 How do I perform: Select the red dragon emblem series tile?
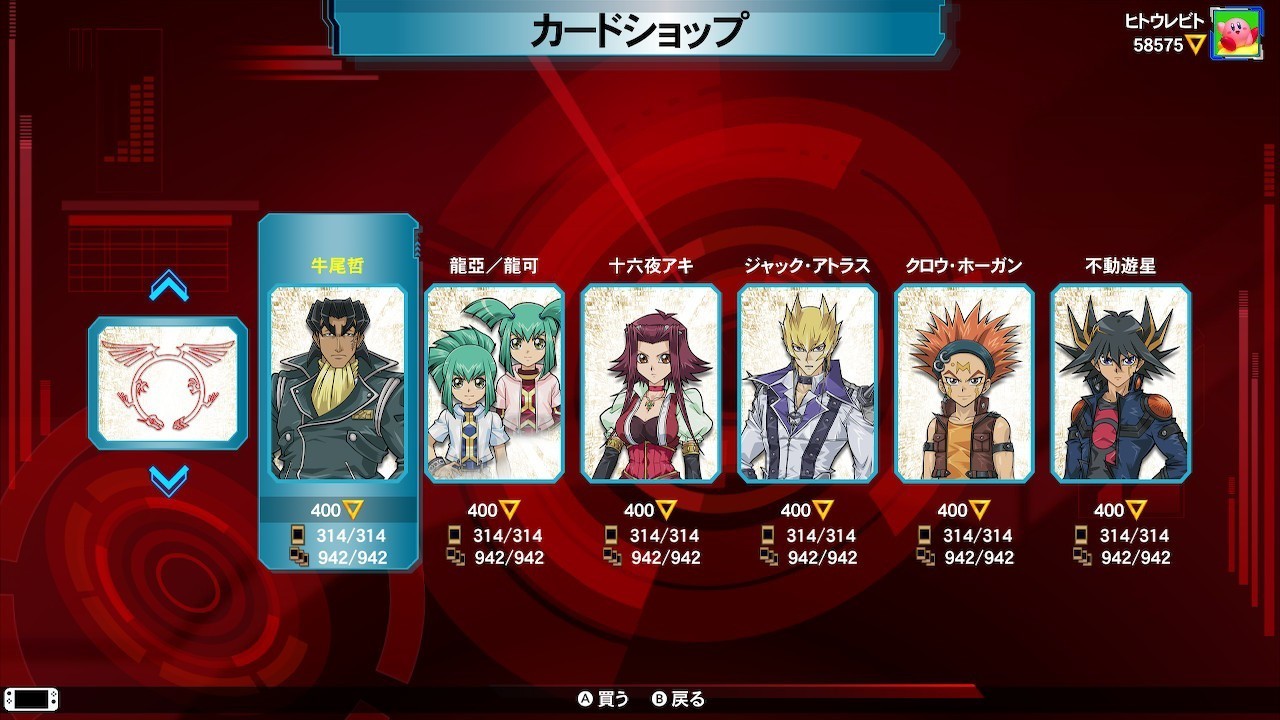tap(168, 383)
